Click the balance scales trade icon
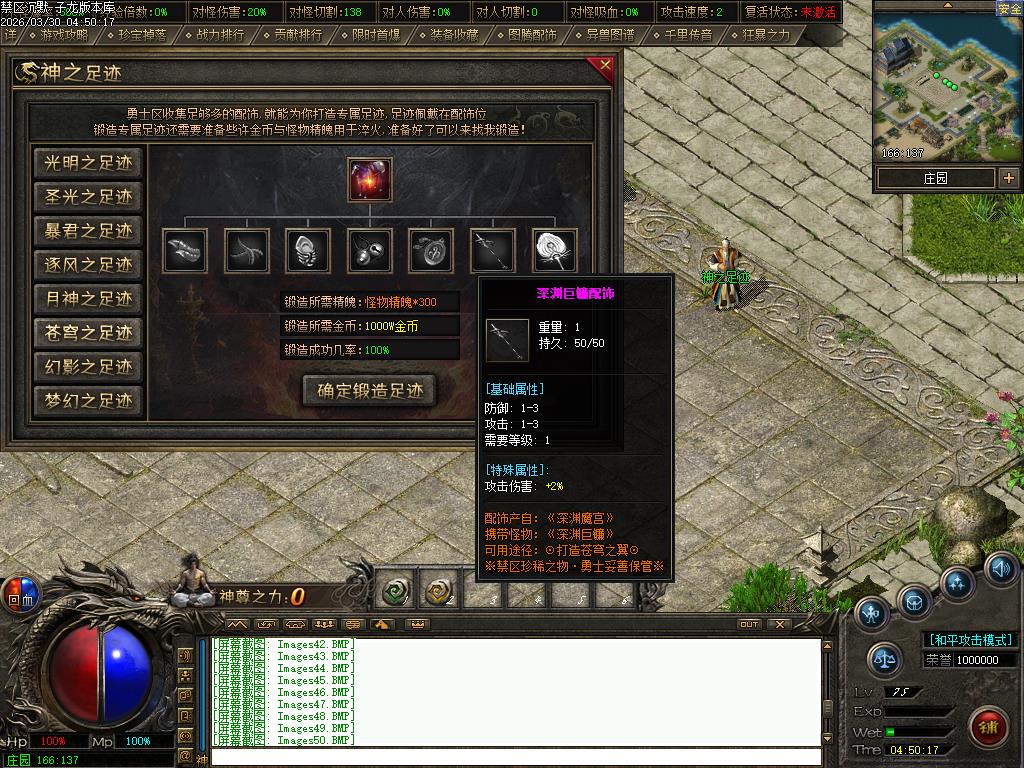 pyautogui.click(x=885, y=658)
